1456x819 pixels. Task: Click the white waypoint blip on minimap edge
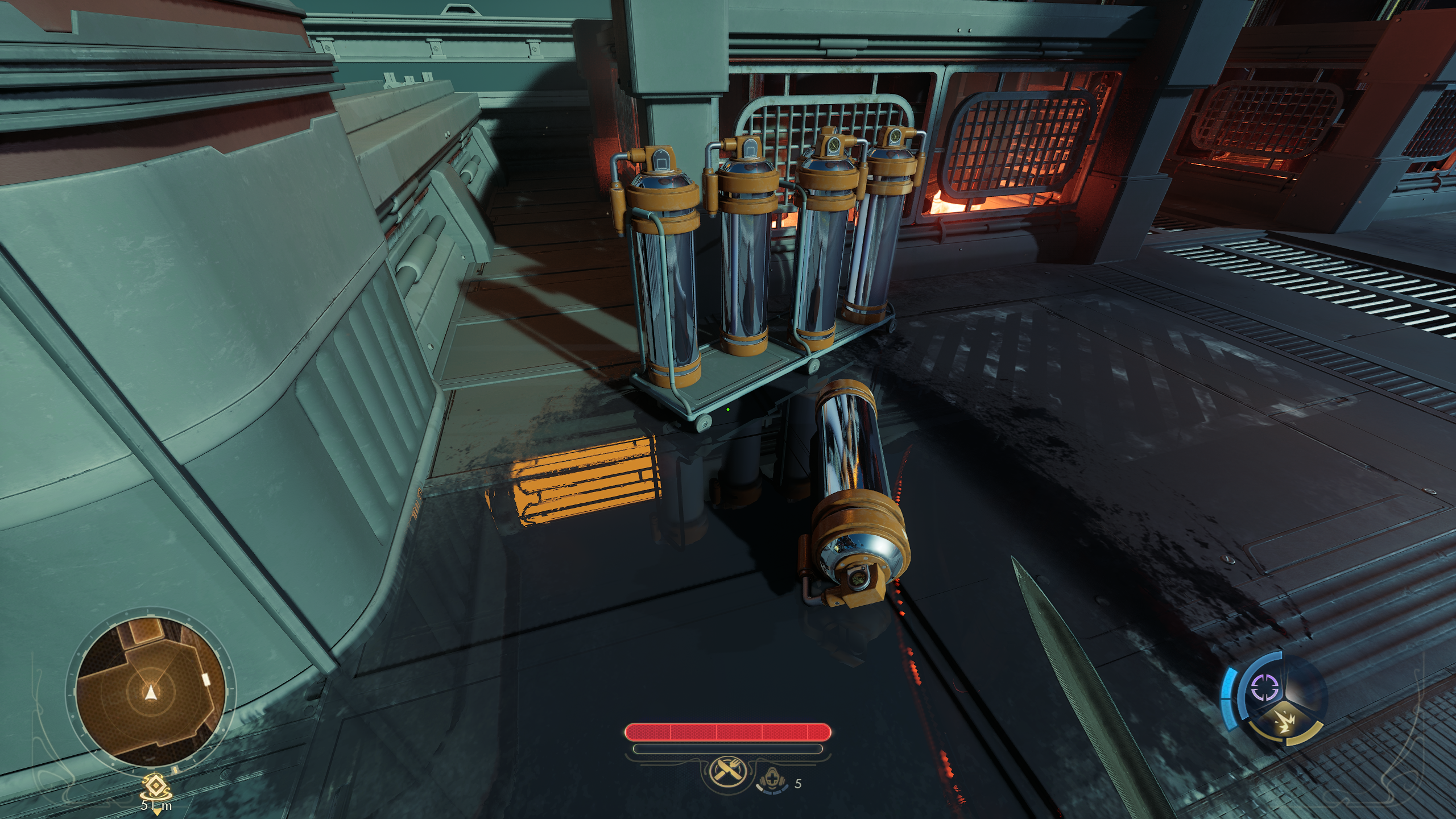pos(206,679)
